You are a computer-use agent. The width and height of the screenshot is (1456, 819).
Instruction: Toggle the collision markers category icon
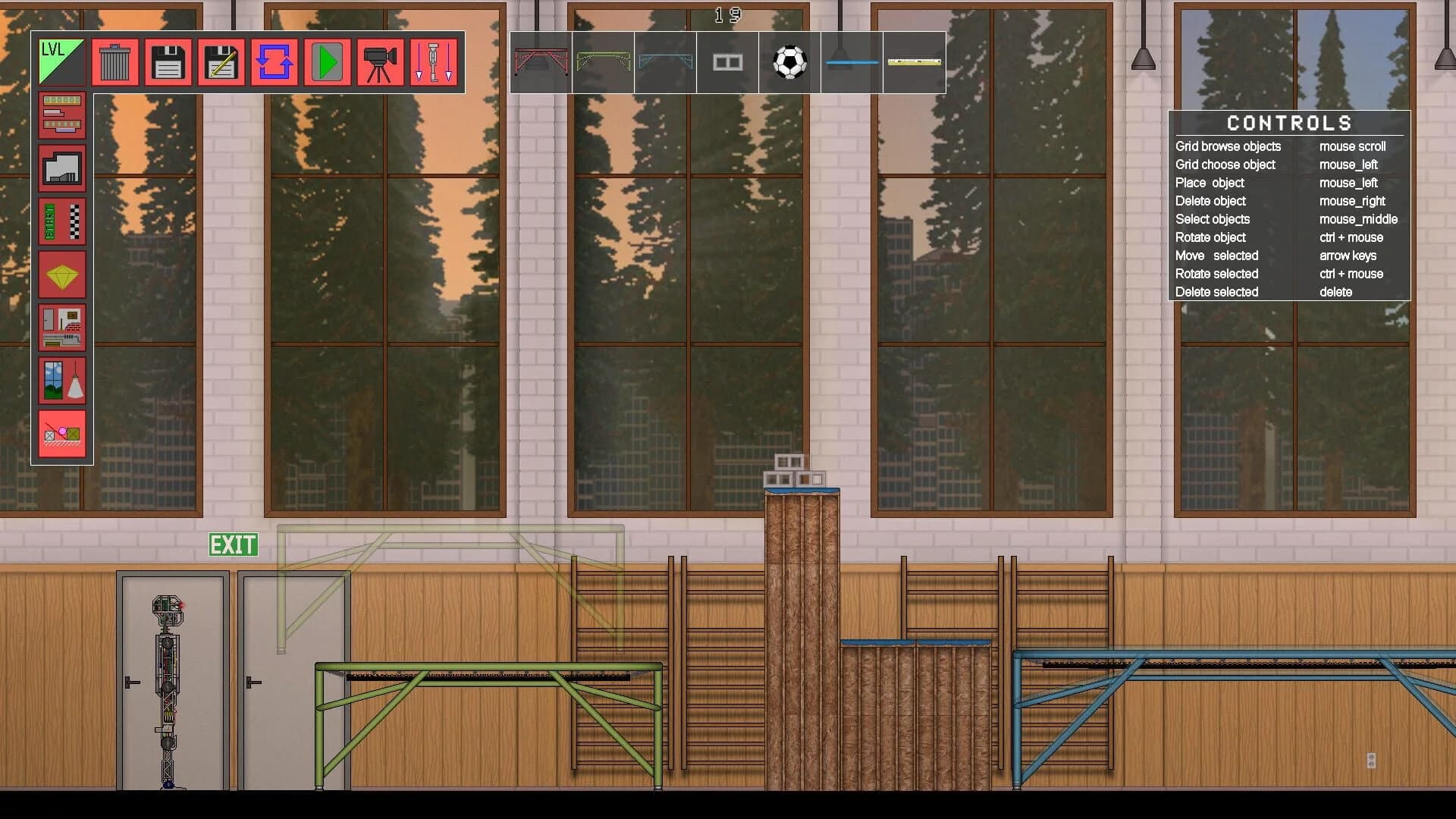[x=62, y=434]
